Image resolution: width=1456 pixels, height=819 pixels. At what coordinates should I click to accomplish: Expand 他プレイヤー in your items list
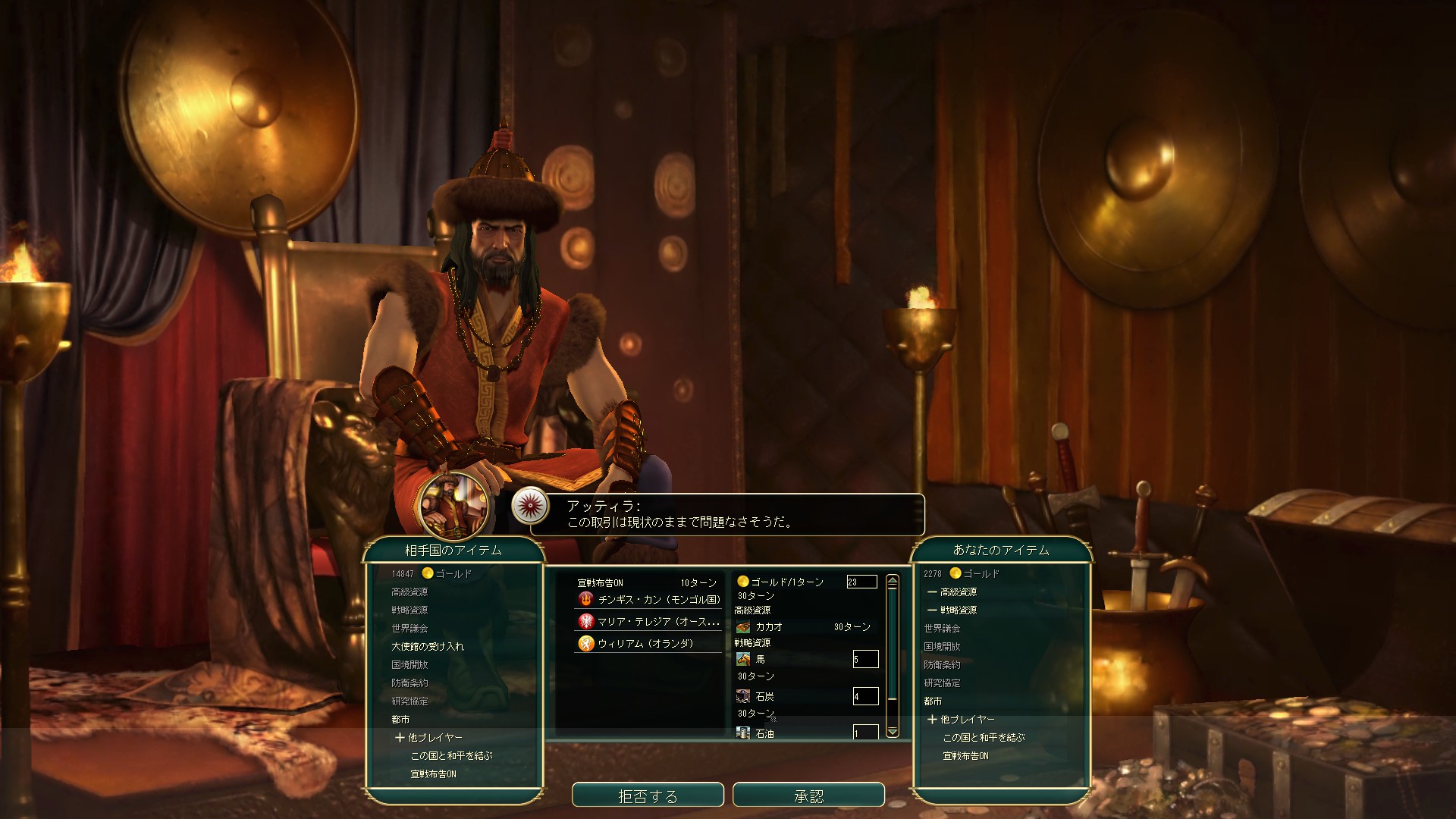[961, 720]
